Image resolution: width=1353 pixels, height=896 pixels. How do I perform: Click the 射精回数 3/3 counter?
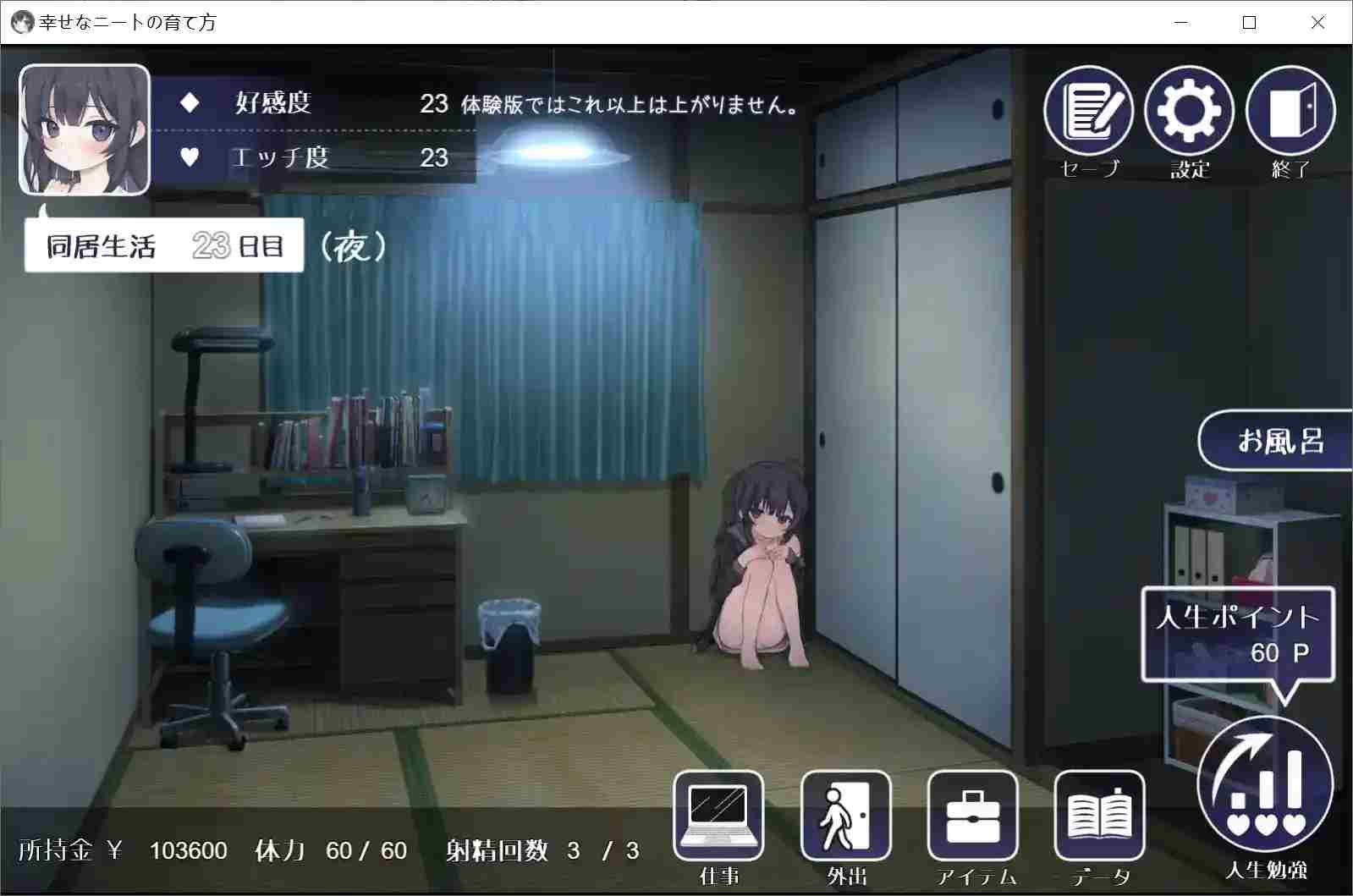pyautogui.click(x=542, y=851)
